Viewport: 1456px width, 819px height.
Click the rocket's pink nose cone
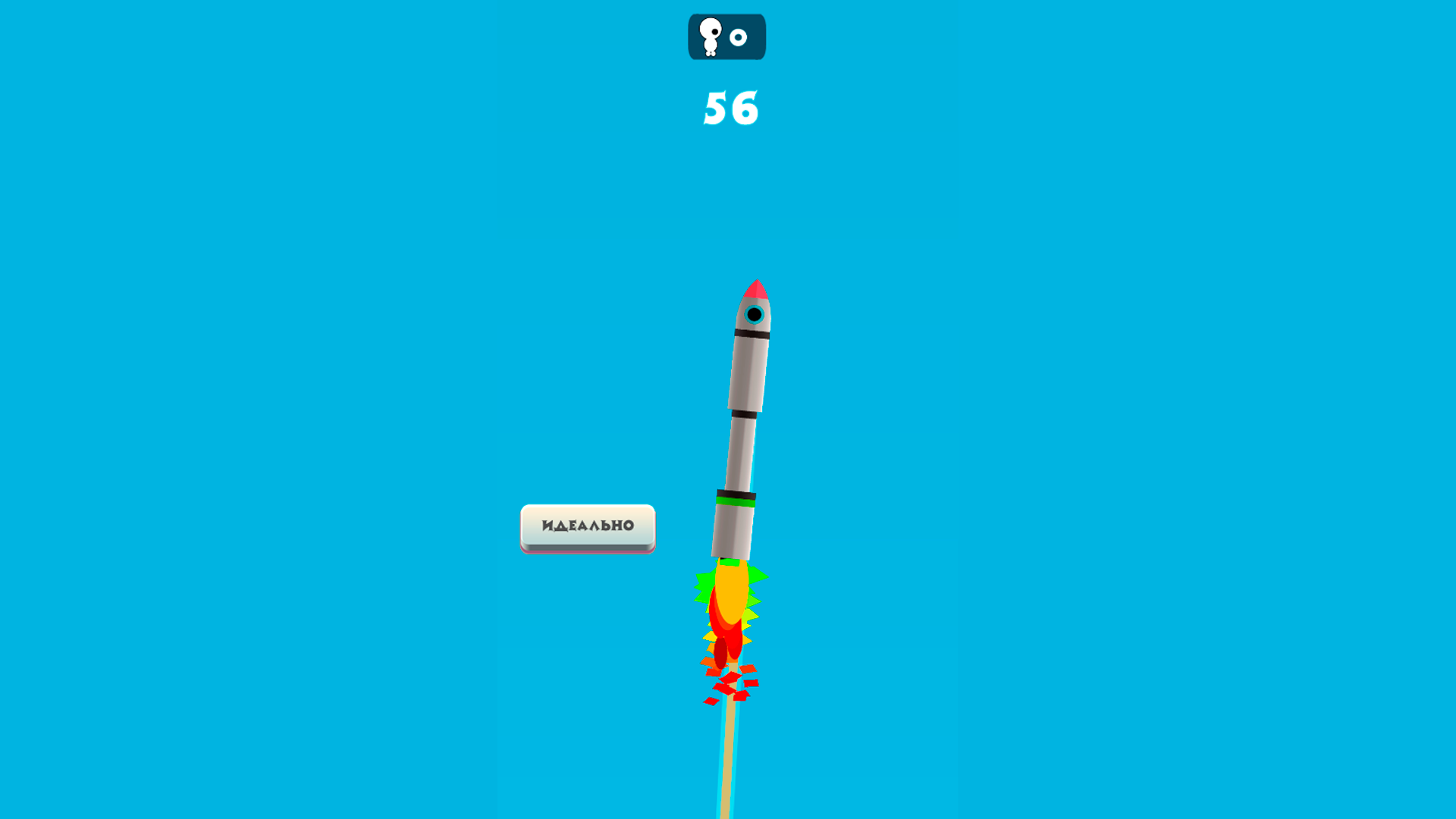(x=757, y=288)
